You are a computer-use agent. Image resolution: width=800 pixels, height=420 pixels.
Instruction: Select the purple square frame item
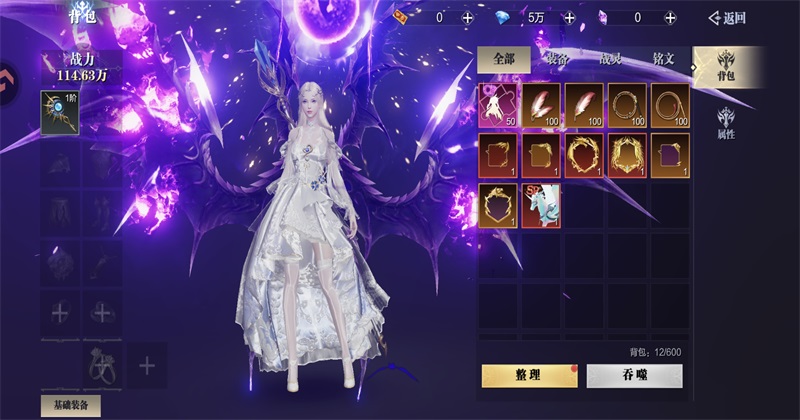point(669,154)
